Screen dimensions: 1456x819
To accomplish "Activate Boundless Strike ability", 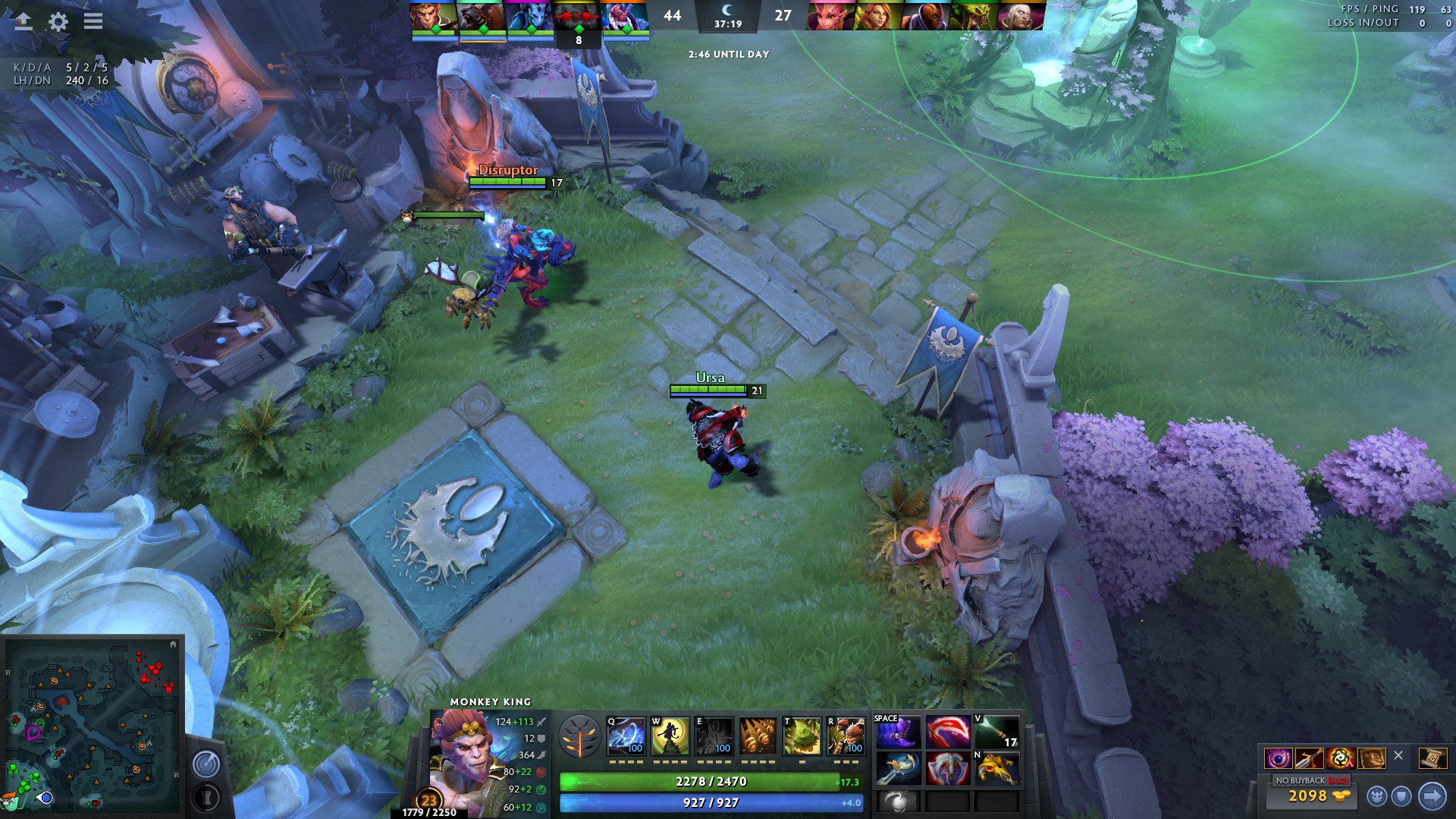I will click(x=626, y=736).
